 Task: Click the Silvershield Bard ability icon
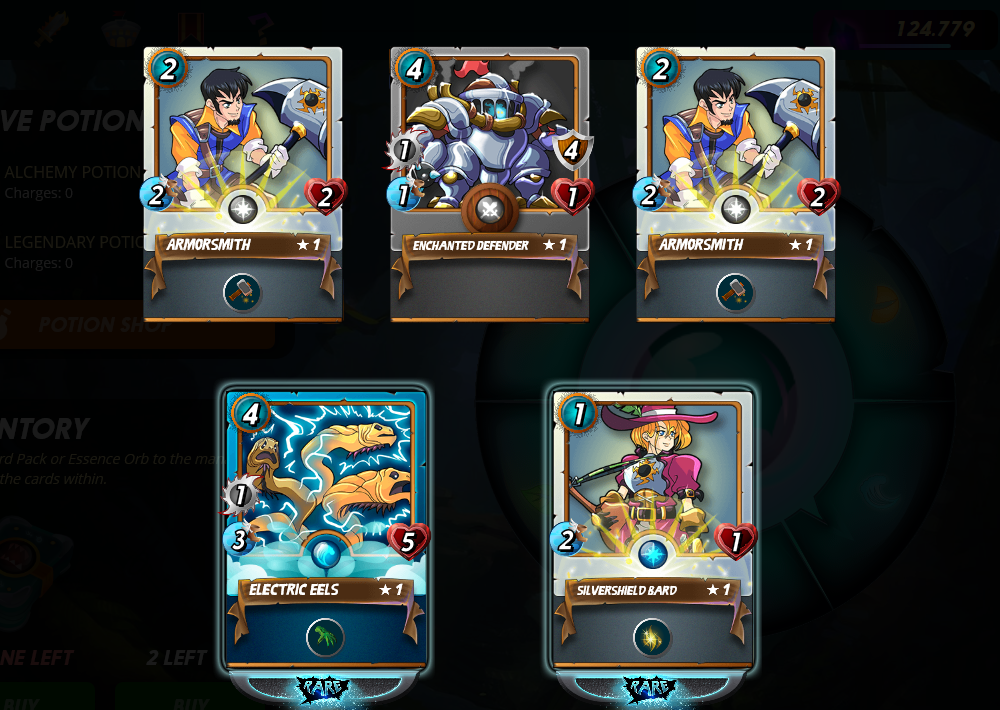[x=652, y=637]
